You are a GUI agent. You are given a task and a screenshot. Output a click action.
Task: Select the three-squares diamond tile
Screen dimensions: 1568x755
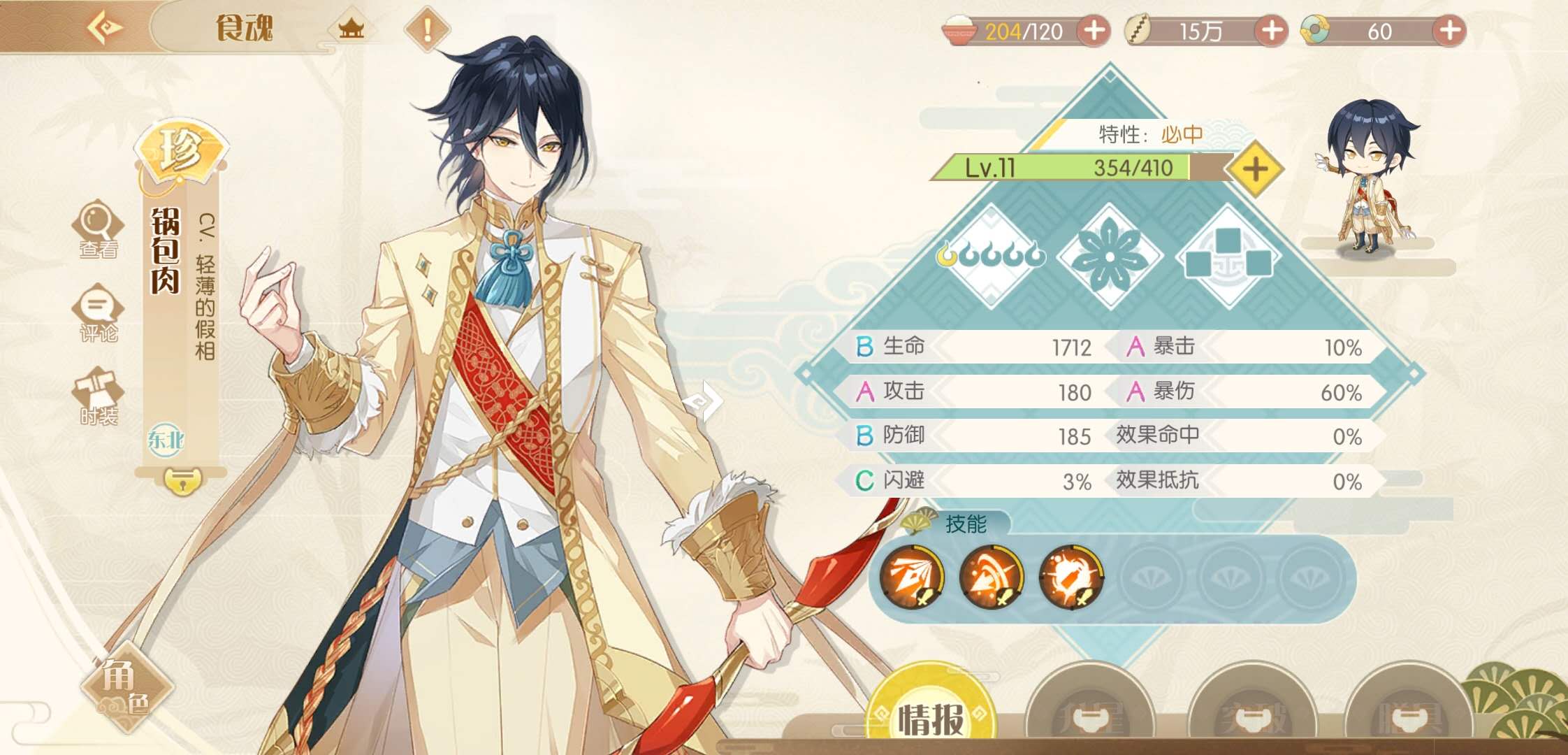pos(1229,257)
